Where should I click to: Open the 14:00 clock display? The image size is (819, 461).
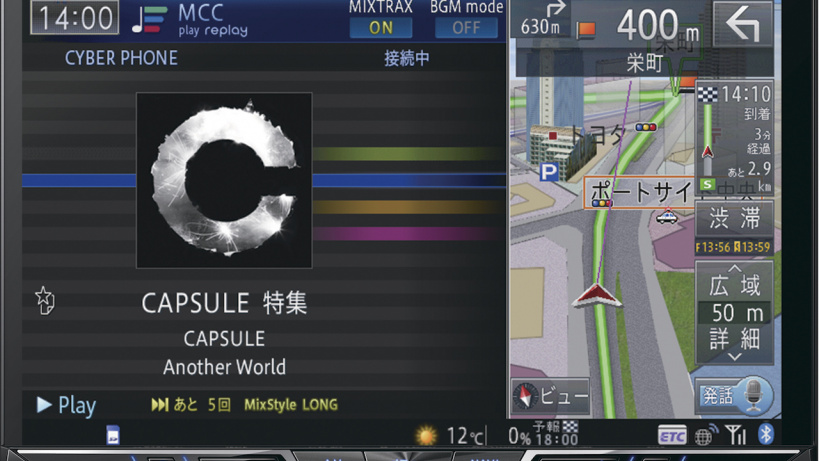point(75,18)
